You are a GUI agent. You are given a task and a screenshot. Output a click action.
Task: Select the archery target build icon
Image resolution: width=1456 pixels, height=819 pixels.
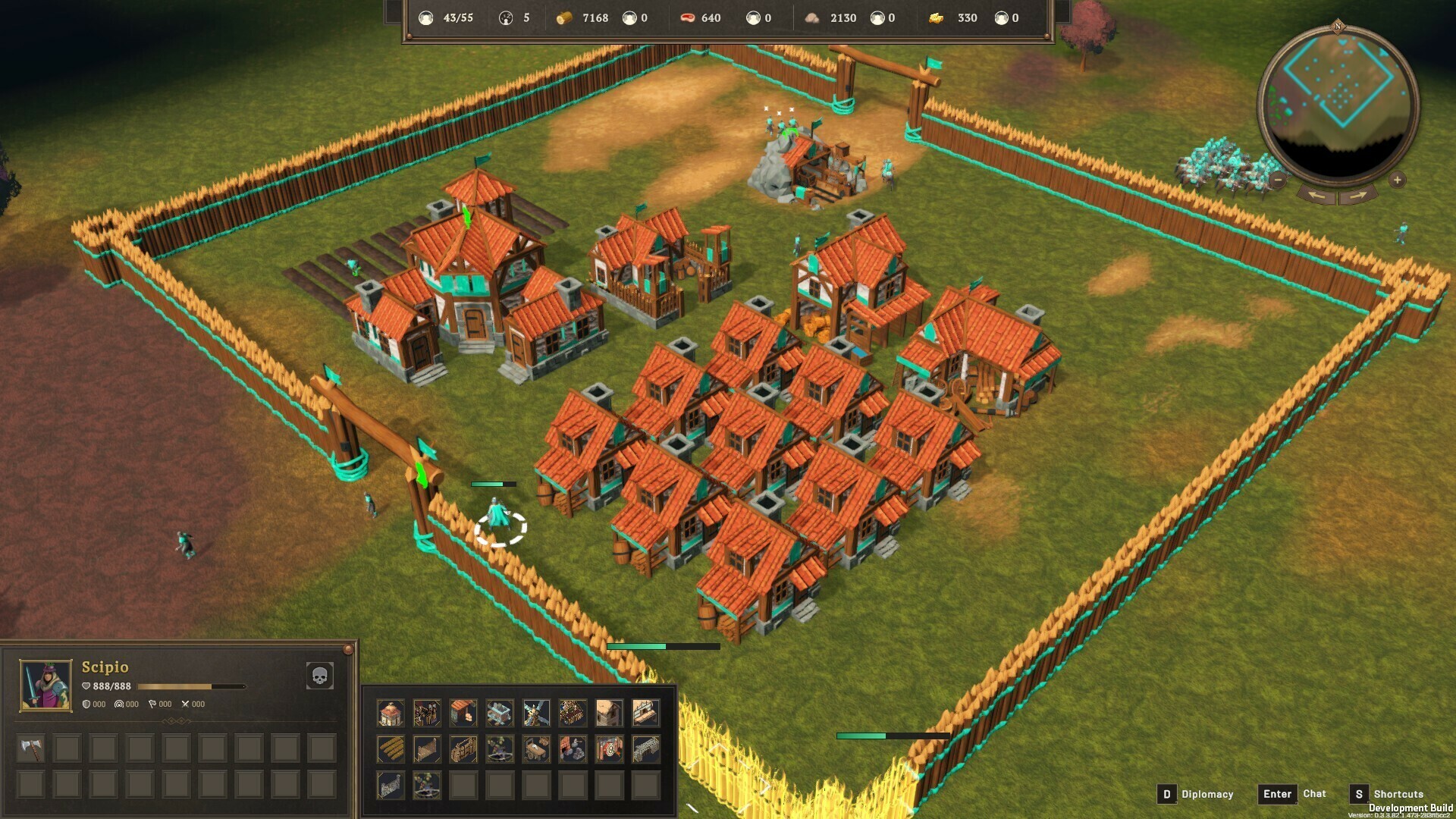click(x=608, y=748)
